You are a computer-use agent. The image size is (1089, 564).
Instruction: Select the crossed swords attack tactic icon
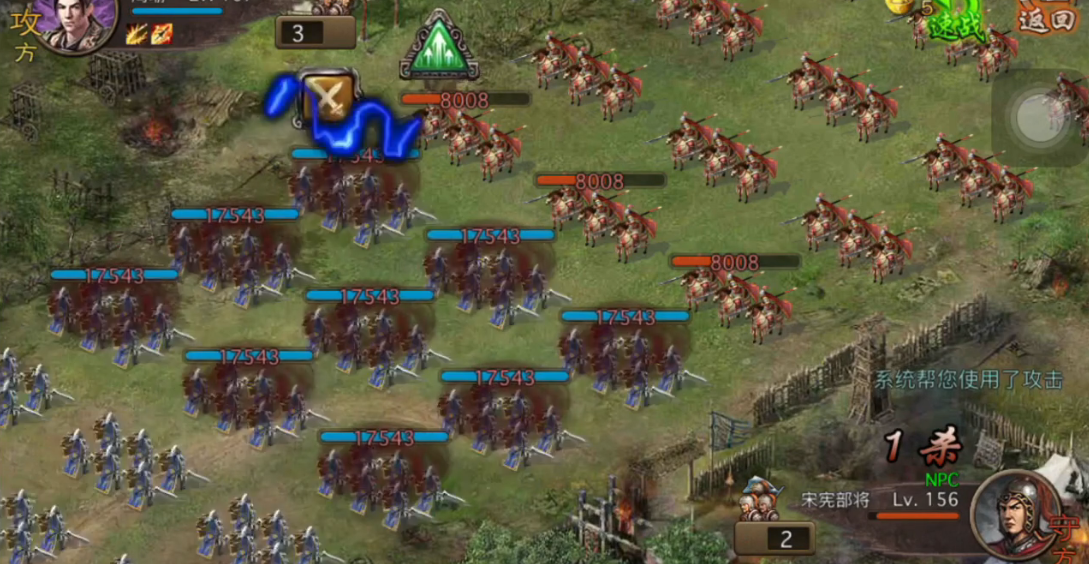pos(329,97)
